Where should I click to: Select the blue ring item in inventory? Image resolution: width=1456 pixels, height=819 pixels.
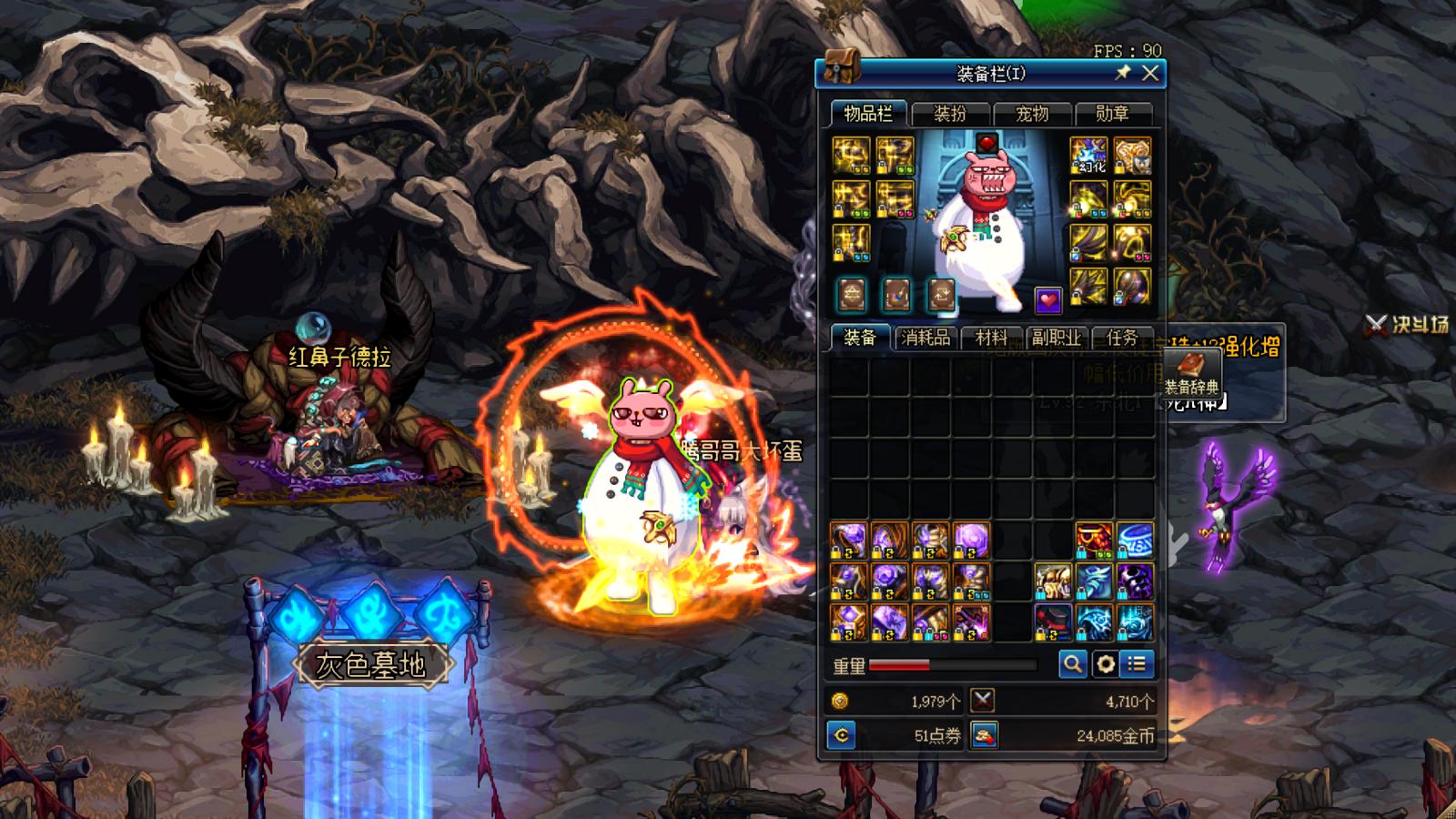tap(1135, 541)
